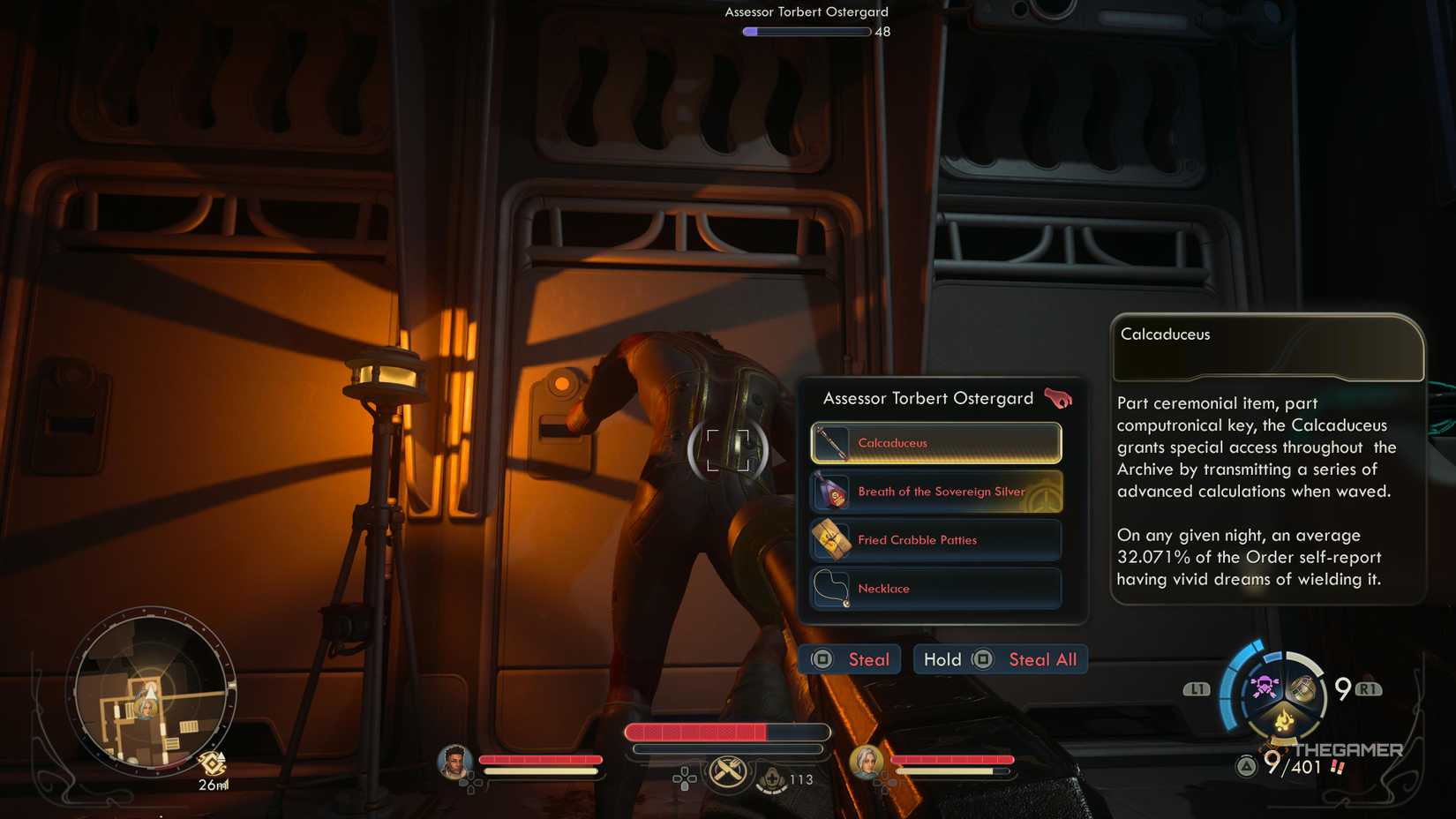The image size is (1456, 819).
Task: Click the bullets icon next to 9/401
Action: point(1338,768)
